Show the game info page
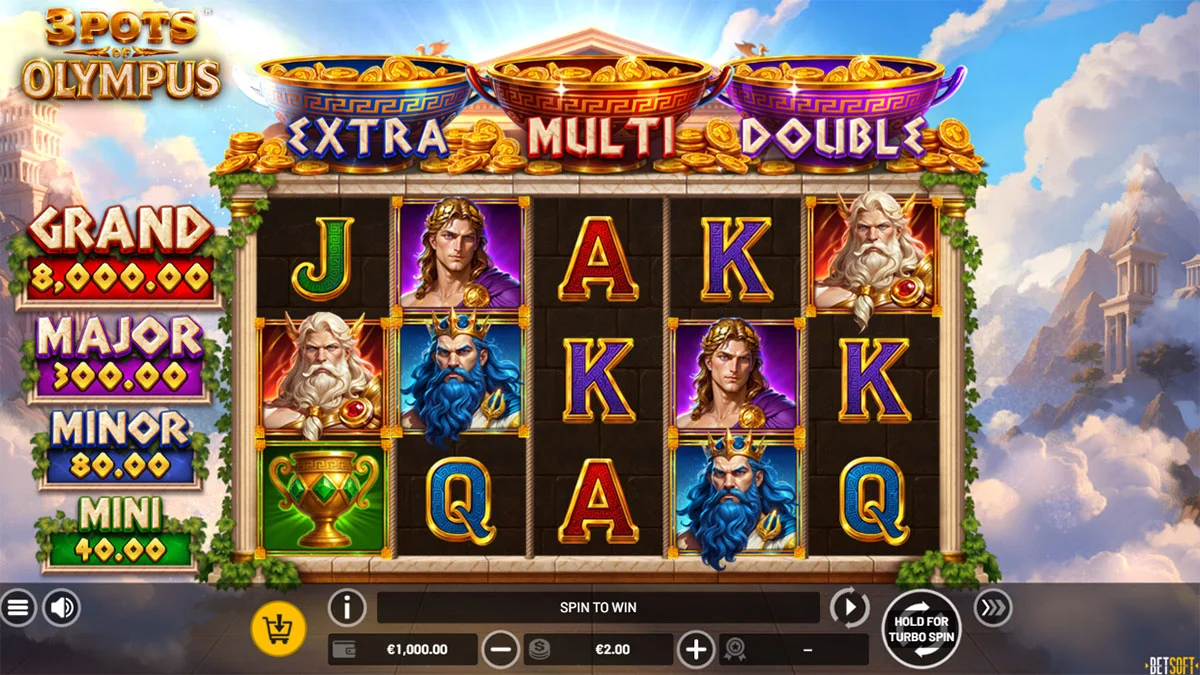Screen dimensions: 1200x675 tap(347, 607)
